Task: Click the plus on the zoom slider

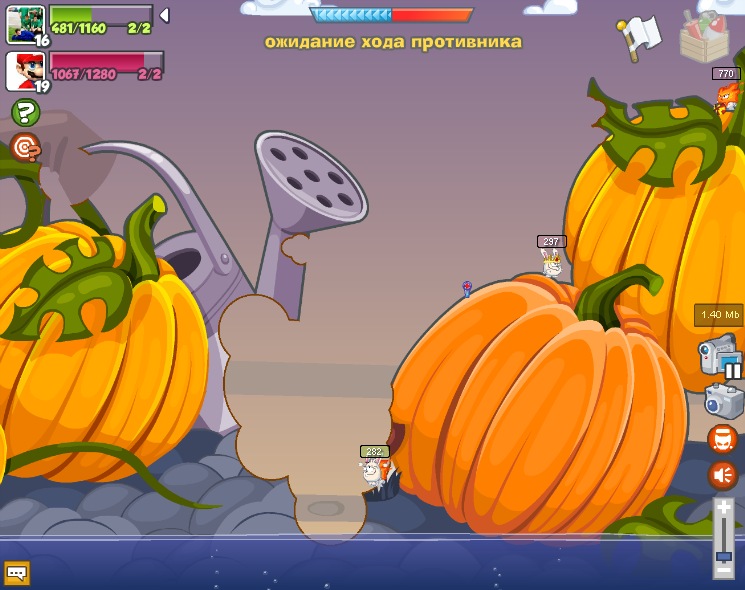Action: point(723,508)
